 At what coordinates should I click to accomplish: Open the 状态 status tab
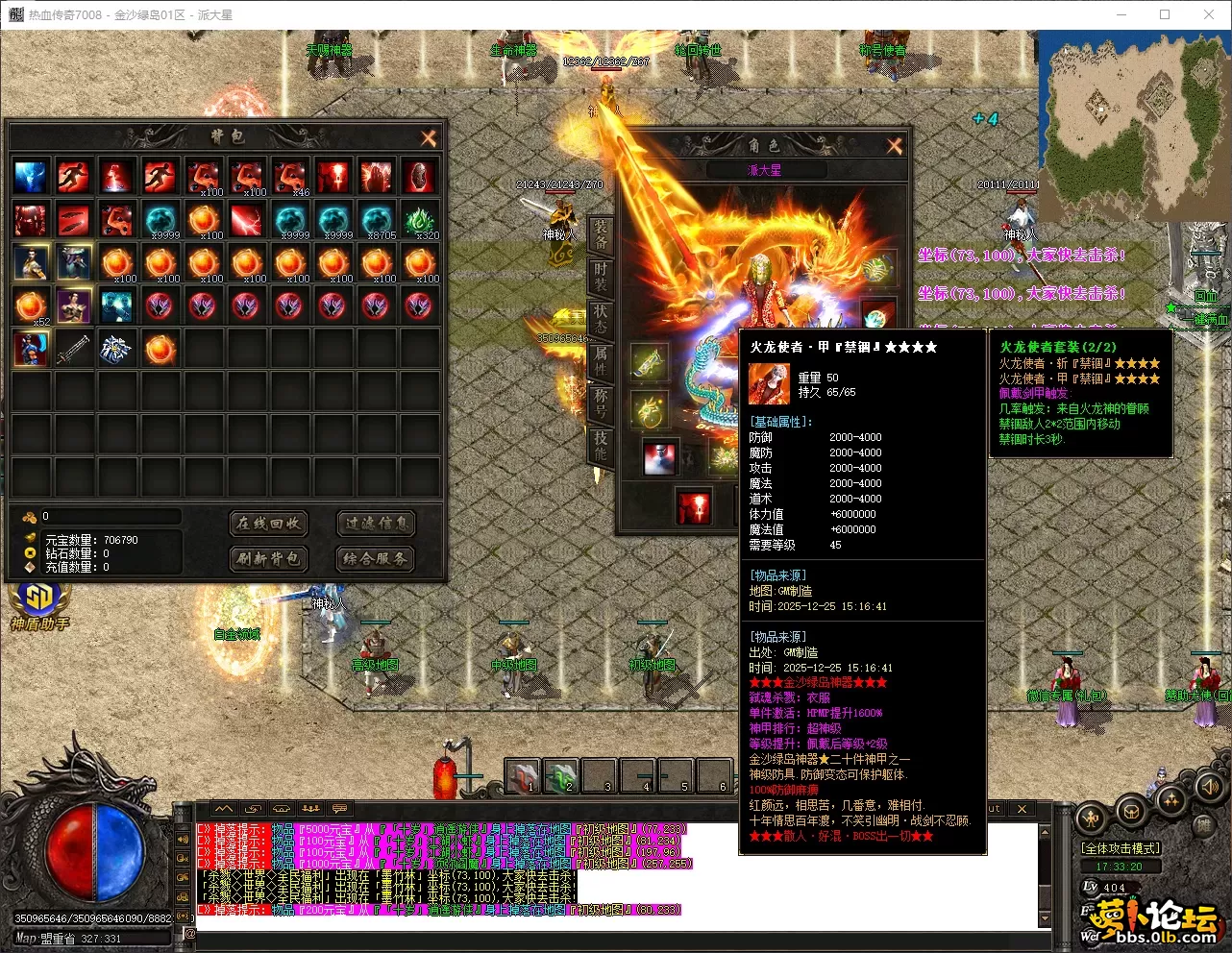(x=601, y=319)
